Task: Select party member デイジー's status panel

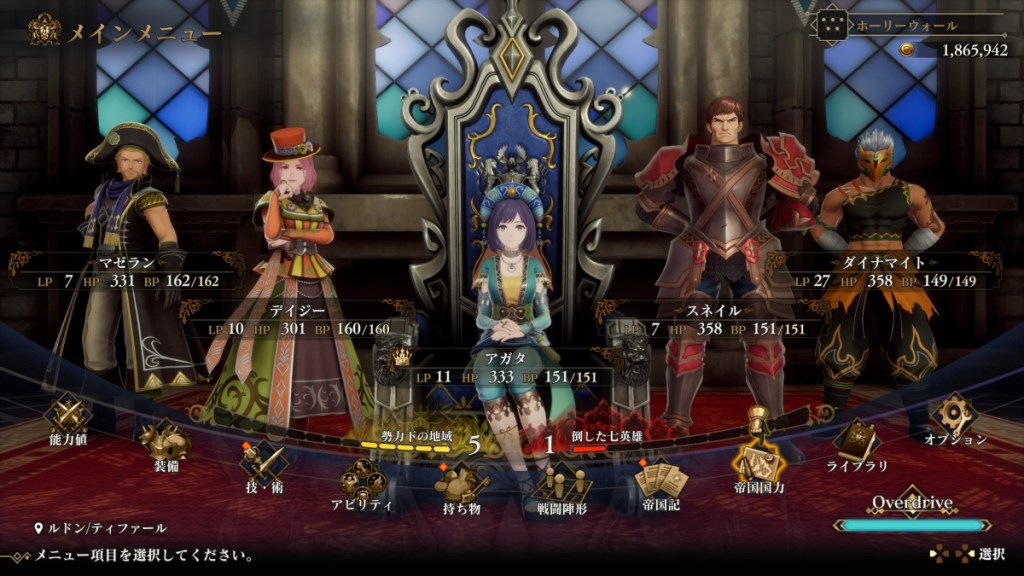Action: (x=300, y=320)
